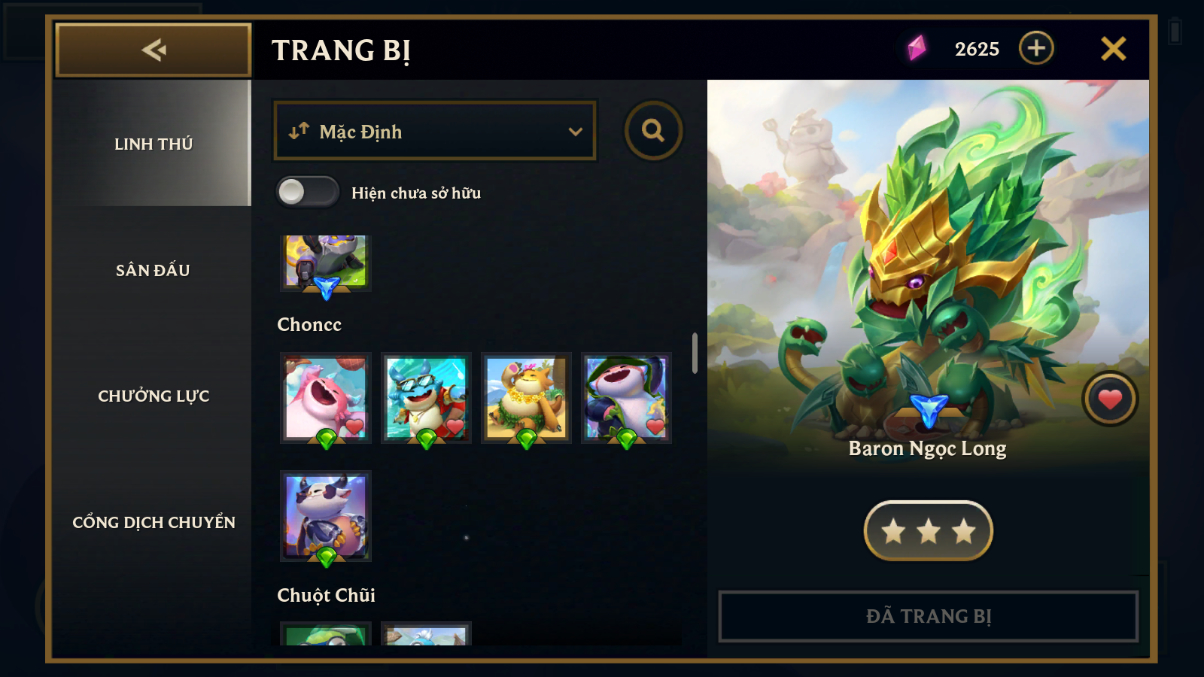Add more gems with the plus button
1204x677 pixels.
pyautogui.click(x=1036, y=48)
